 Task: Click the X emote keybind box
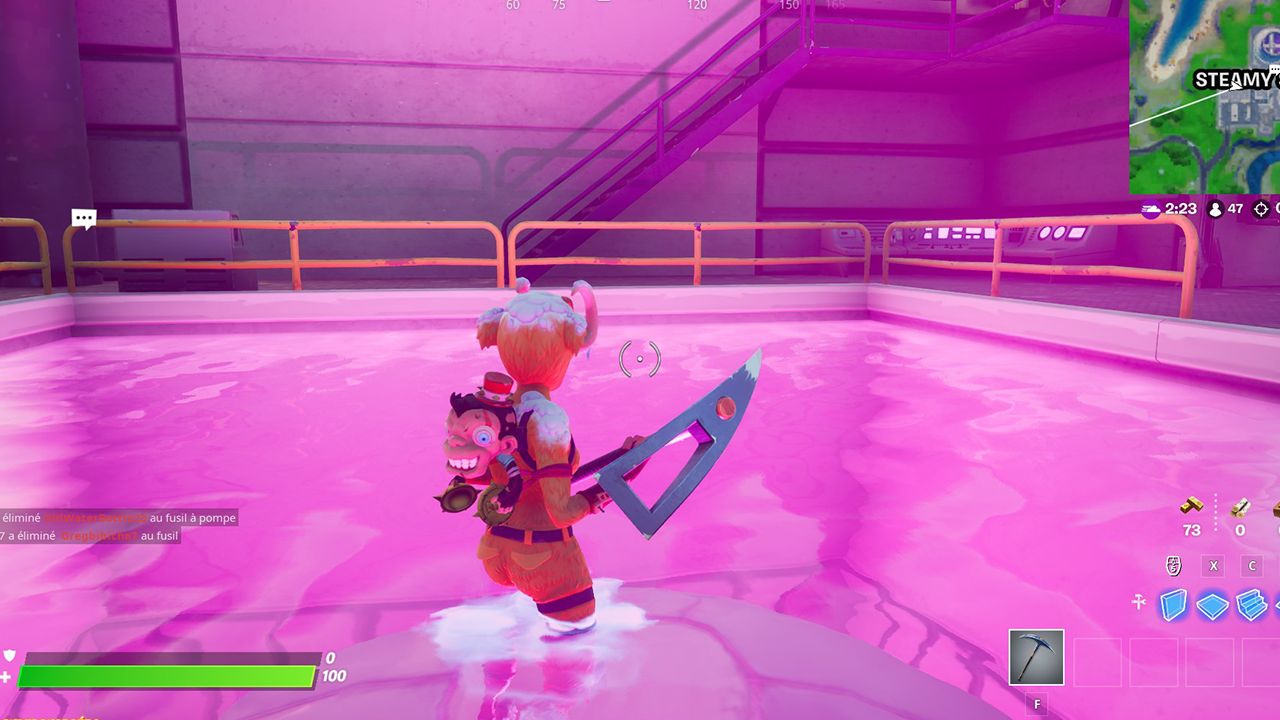pos(1213,565)
